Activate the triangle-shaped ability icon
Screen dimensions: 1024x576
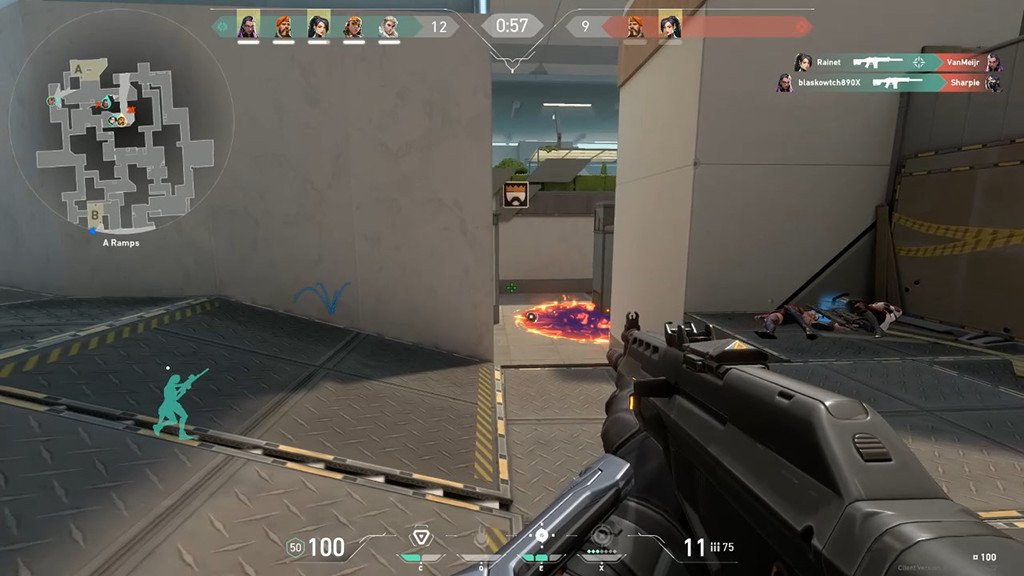[x=422, y=538]
